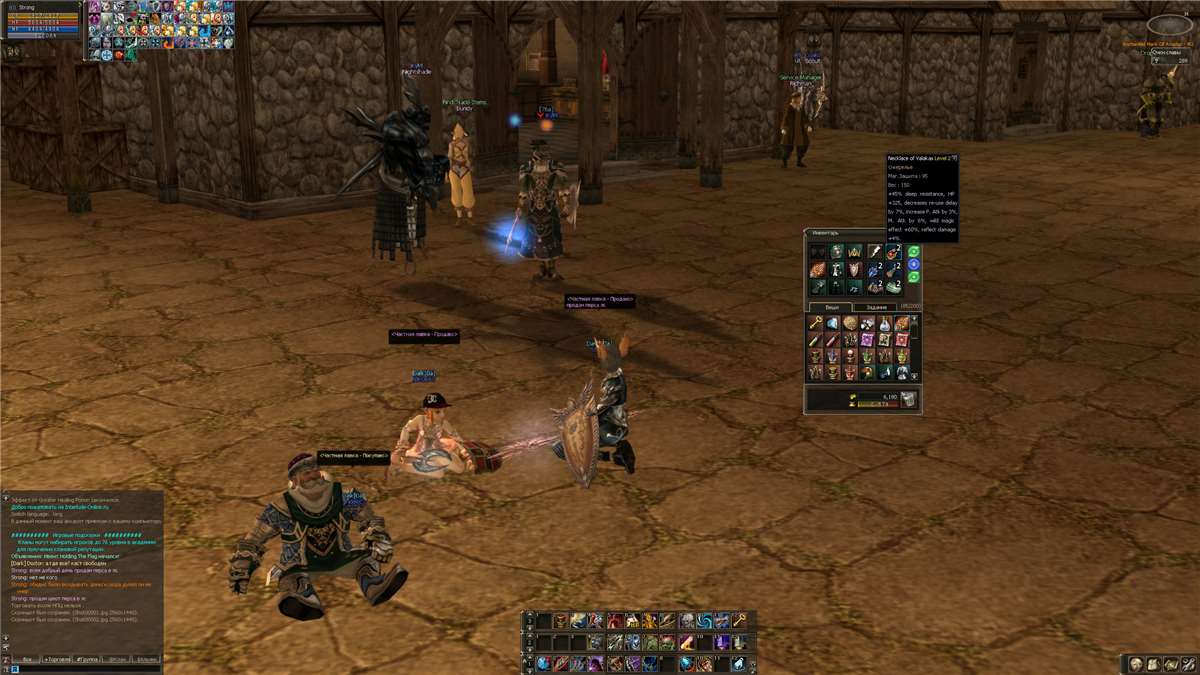Click the blue round button beside equipment slots
The height and width of the screenshot is (675, 1200).
(x=913, y=264)
